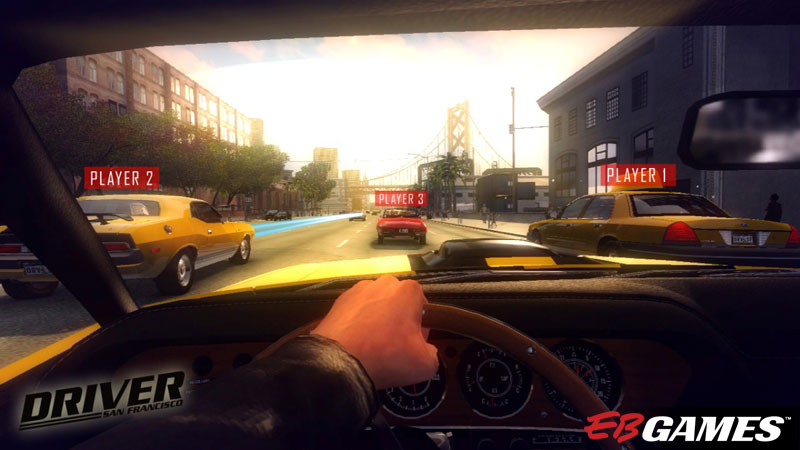Choose the Player 3 name tag
The height and width of the screenshot is (450, 800).
click(x=401, y=199)
